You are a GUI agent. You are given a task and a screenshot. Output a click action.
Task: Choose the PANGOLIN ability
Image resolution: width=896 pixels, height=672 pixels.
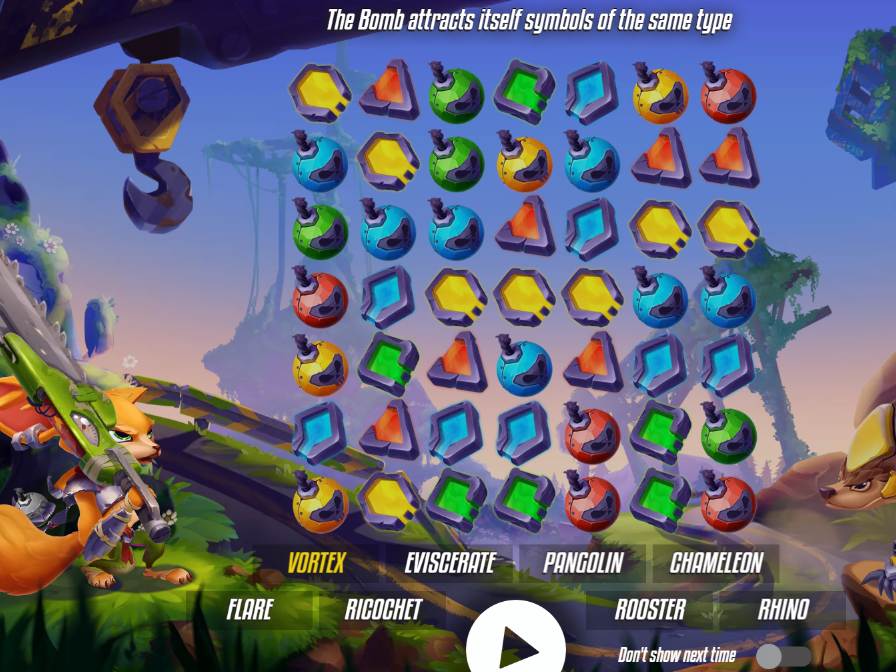pos(582,563)
